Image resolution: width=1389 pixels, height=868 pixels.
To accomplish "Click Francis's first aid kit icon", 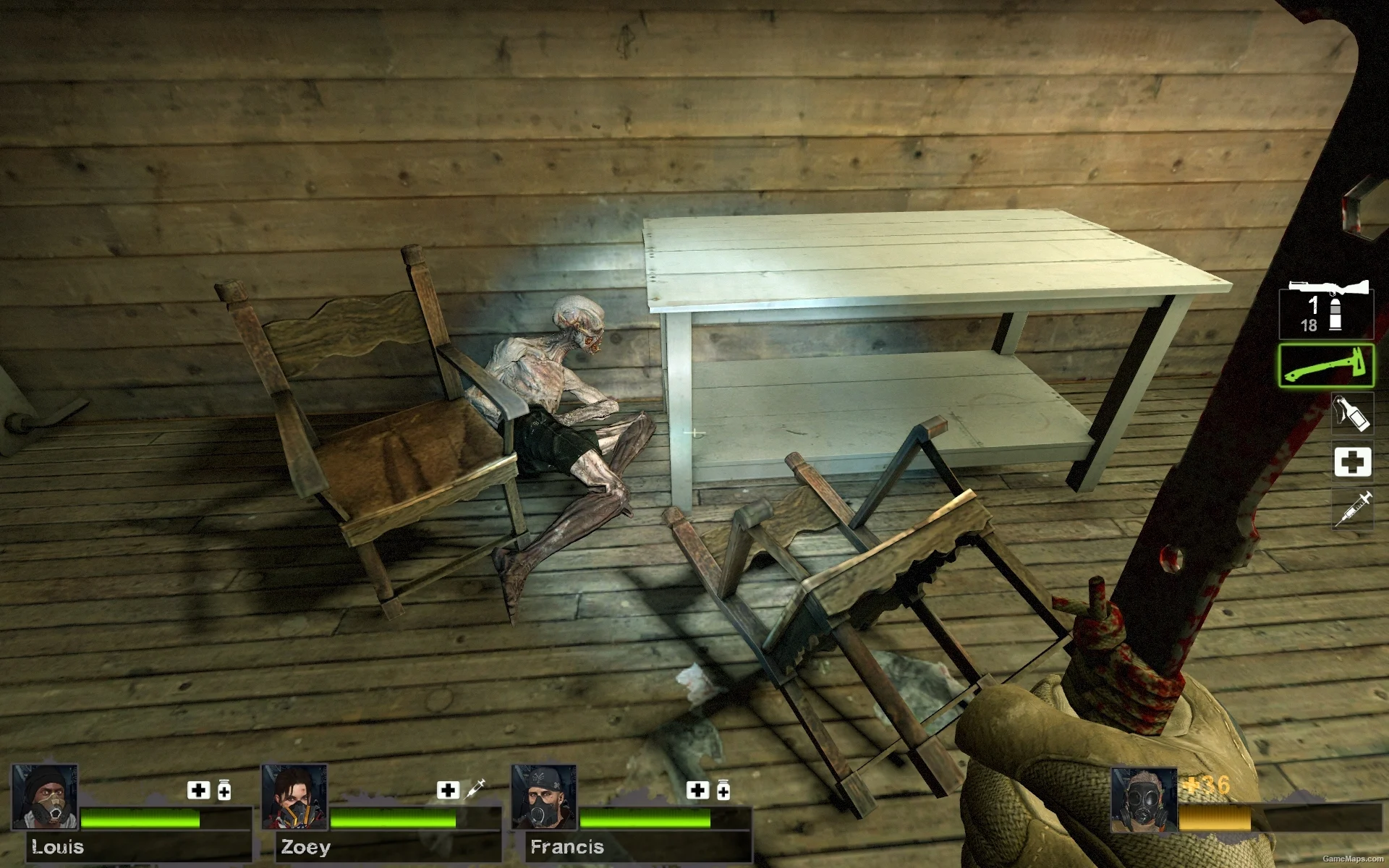I will pyautogui.click(x=697, y=790).
